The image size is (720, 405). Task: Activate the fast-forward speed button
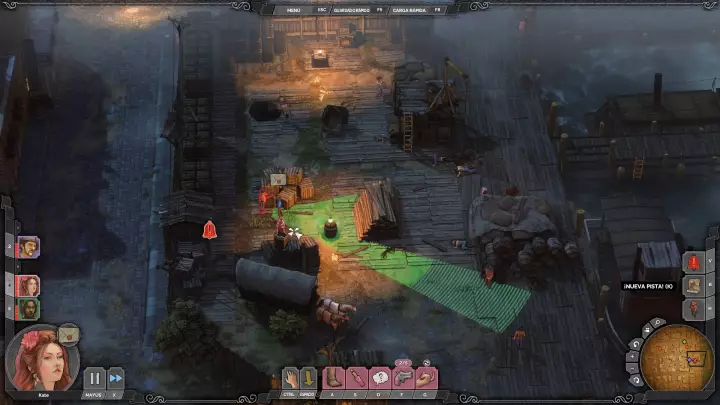point(116,378)
